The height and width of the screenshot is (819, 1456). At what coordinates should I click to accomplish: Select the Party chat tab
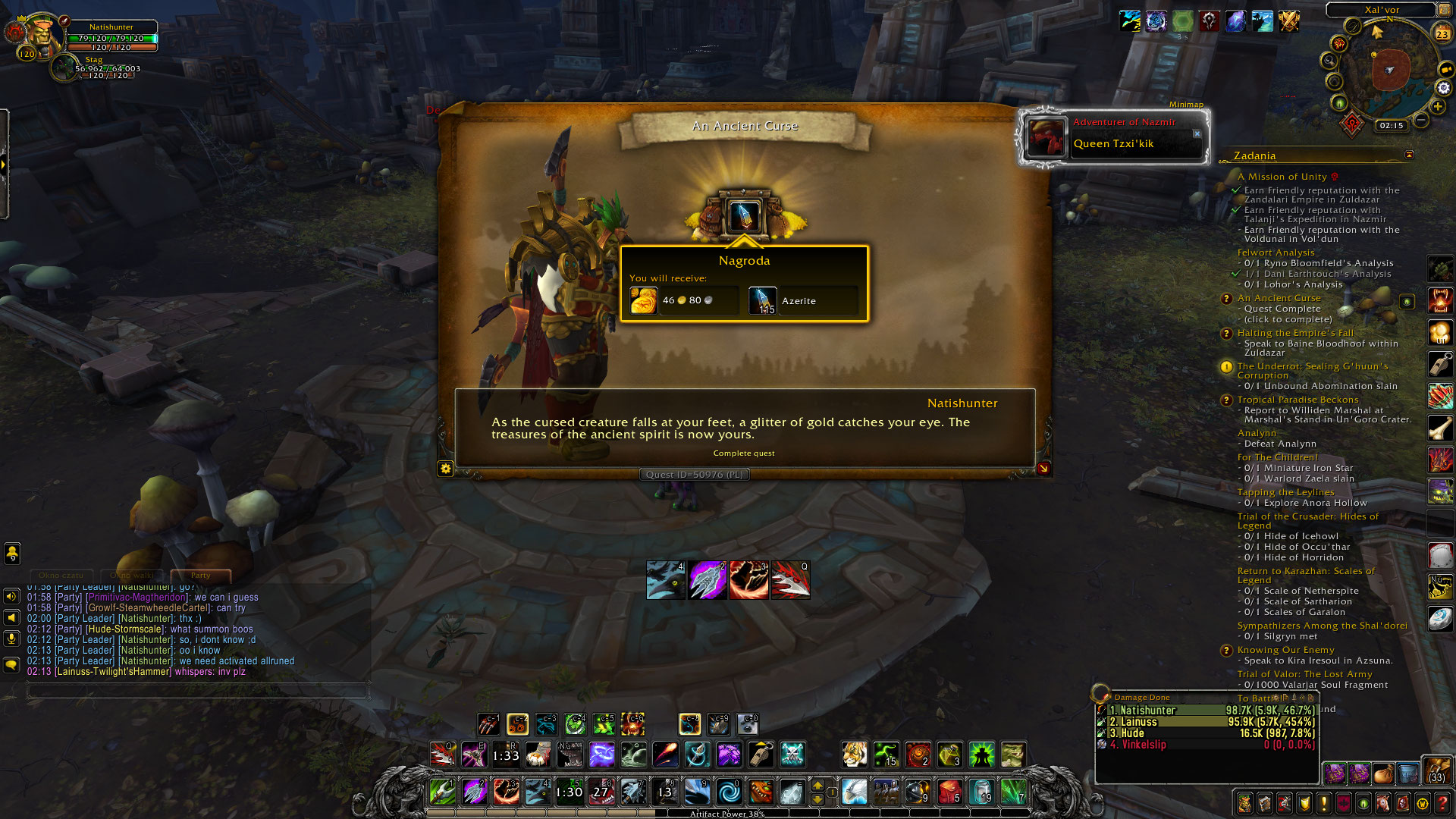pos(199,576)
